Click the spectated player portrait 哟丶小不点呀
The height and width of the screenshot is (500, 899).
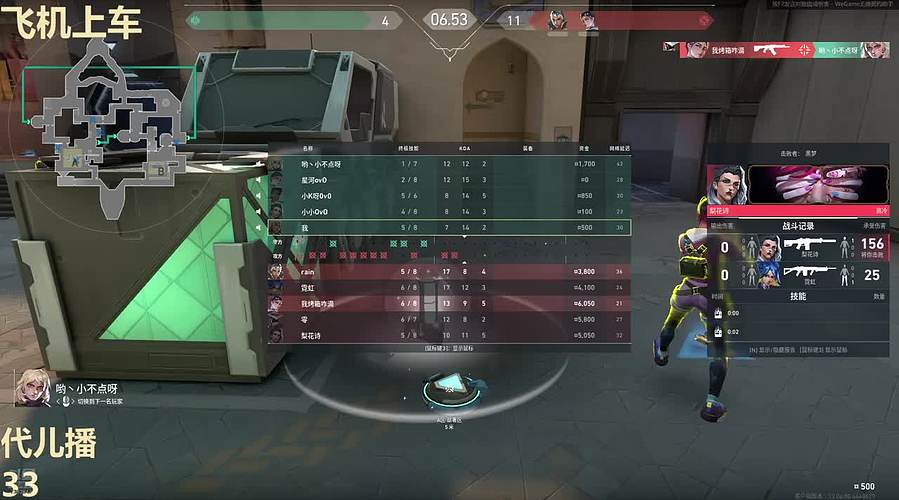[x=30, y=386]
